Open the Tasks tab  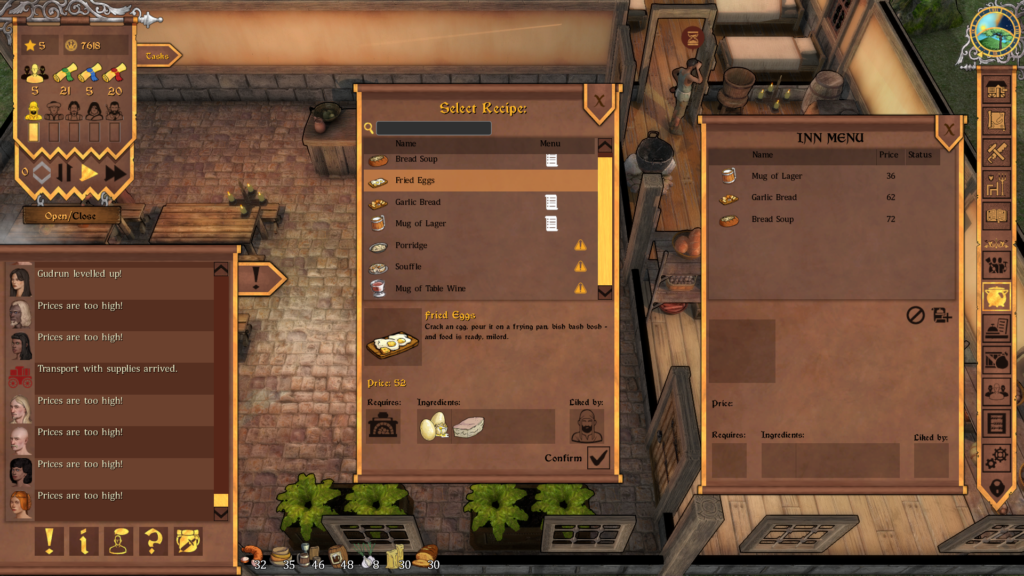(x=157, y=56)
